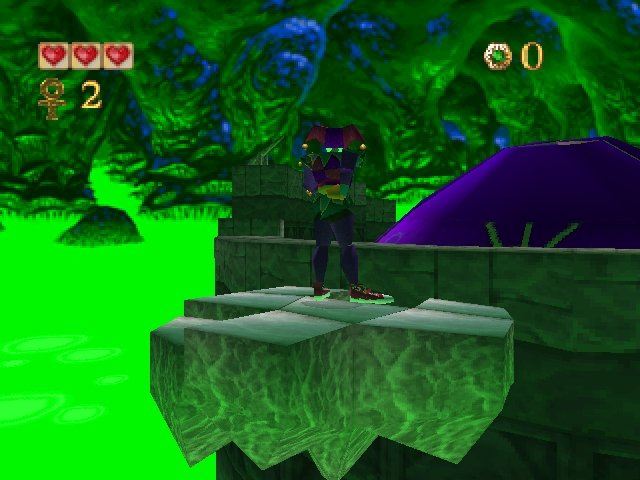This screenshot has width=640, height=480.
Task: Select the gold ring collectible icon
Action: pyautogui.click(x=497, y=57)
